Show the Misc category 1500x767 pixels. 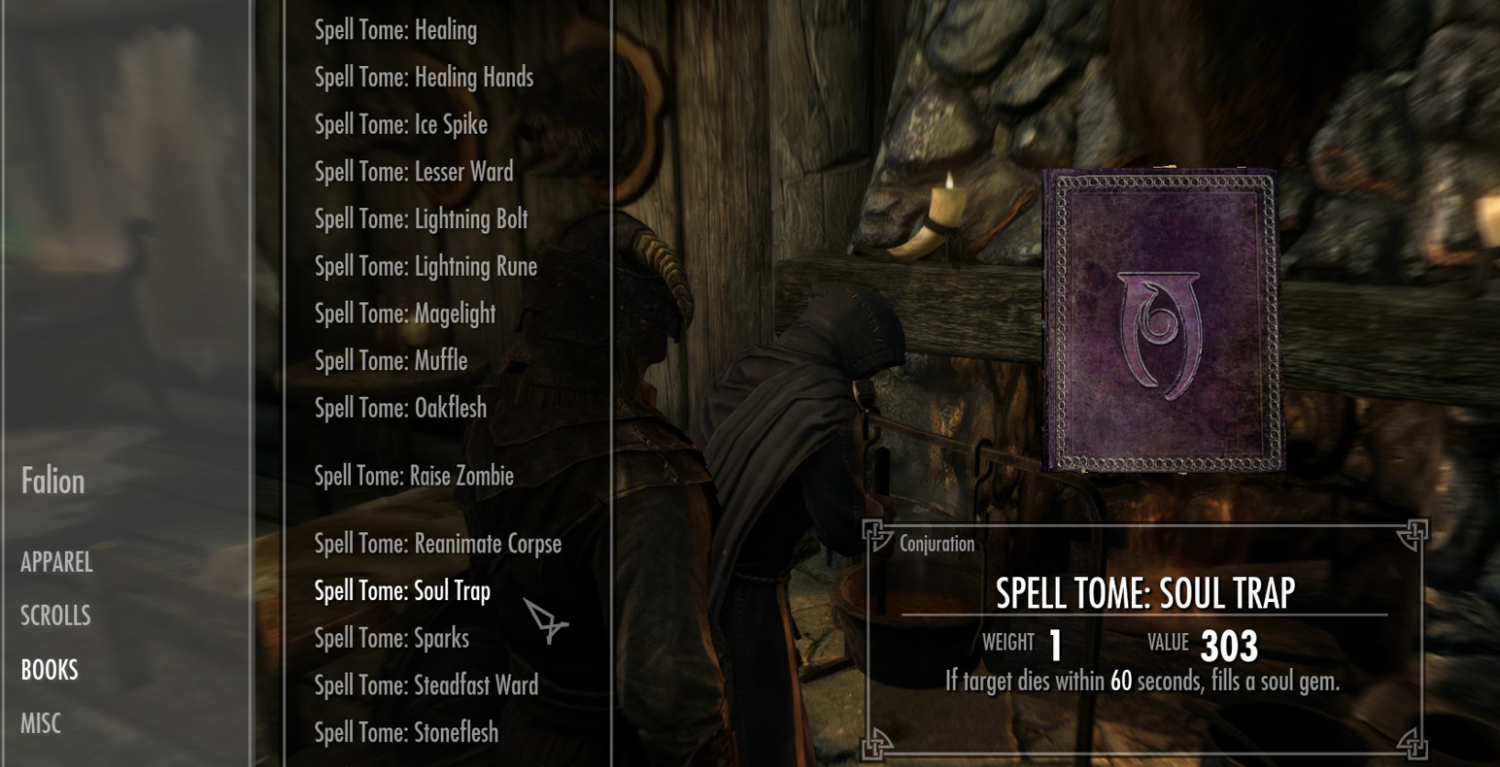41,724
